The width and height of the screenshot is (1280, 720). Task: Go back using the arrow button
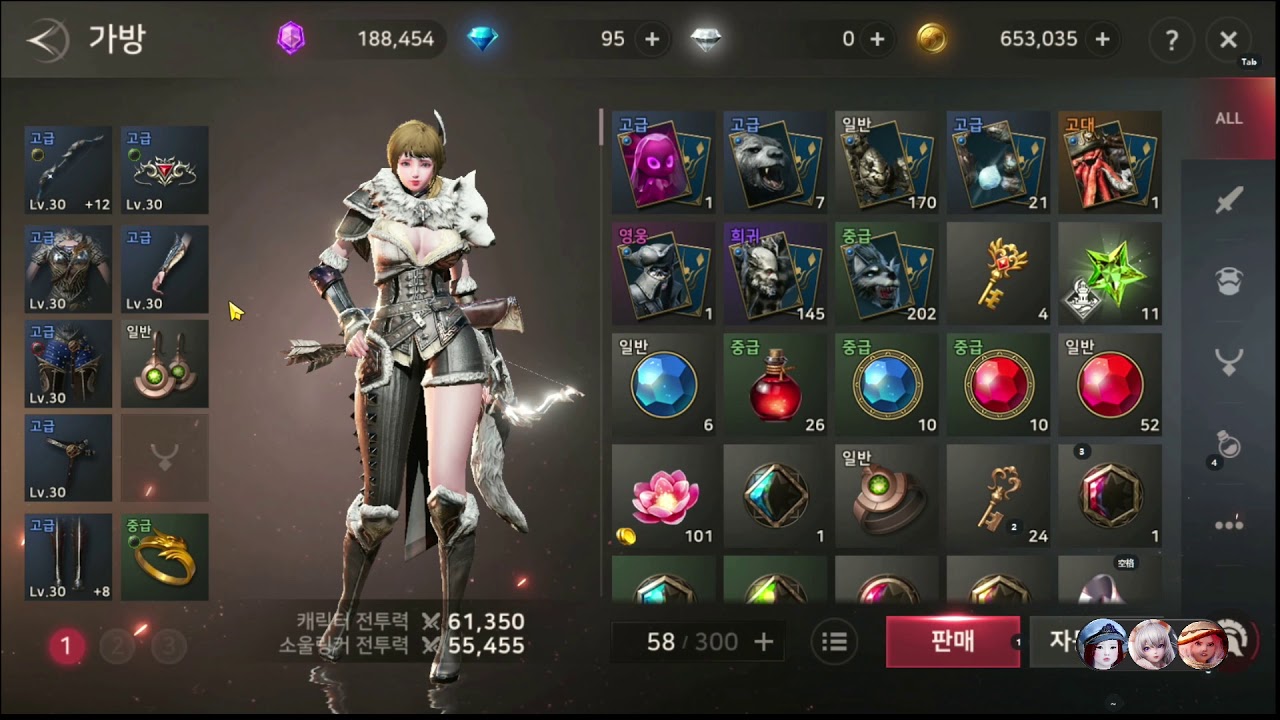46,40
